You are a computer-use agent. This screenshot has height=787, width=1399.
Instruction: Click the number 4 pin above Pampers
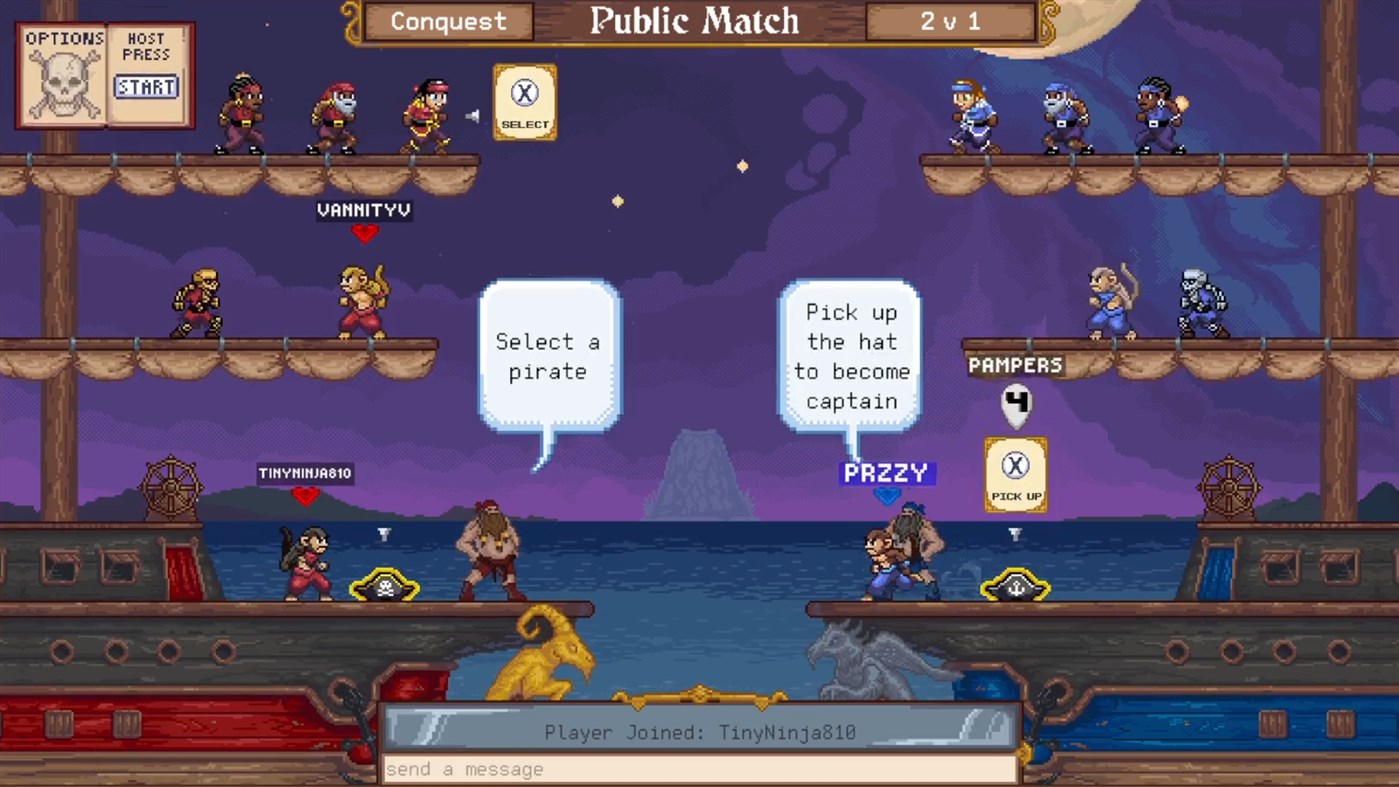[x=1016, y=403]
